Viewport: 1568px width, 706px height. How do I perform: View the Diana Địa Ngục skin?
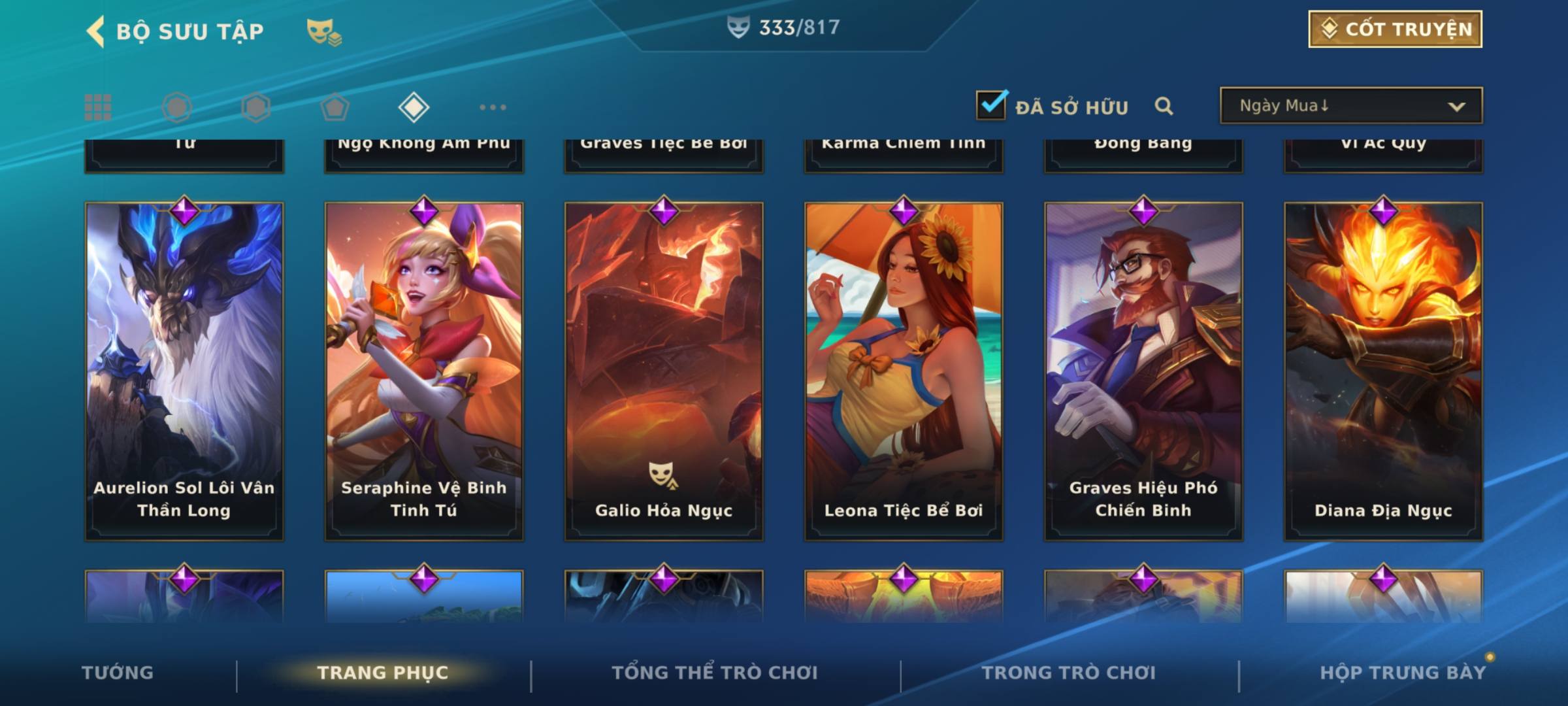(1383, 371)
